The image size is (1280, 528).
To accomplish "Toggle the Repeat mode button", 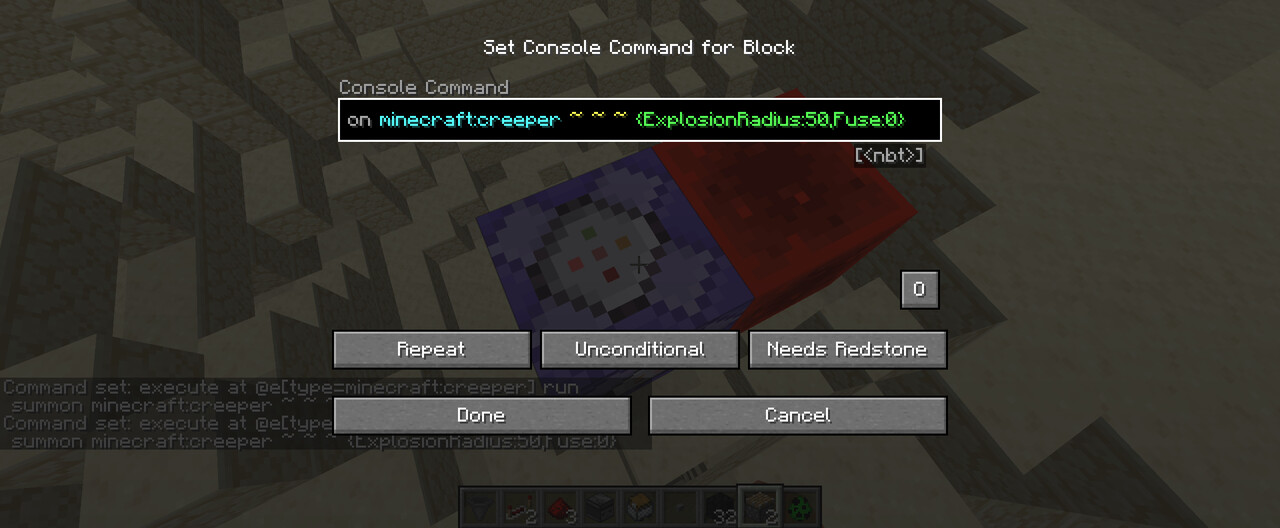I will (x=431, y=350).
